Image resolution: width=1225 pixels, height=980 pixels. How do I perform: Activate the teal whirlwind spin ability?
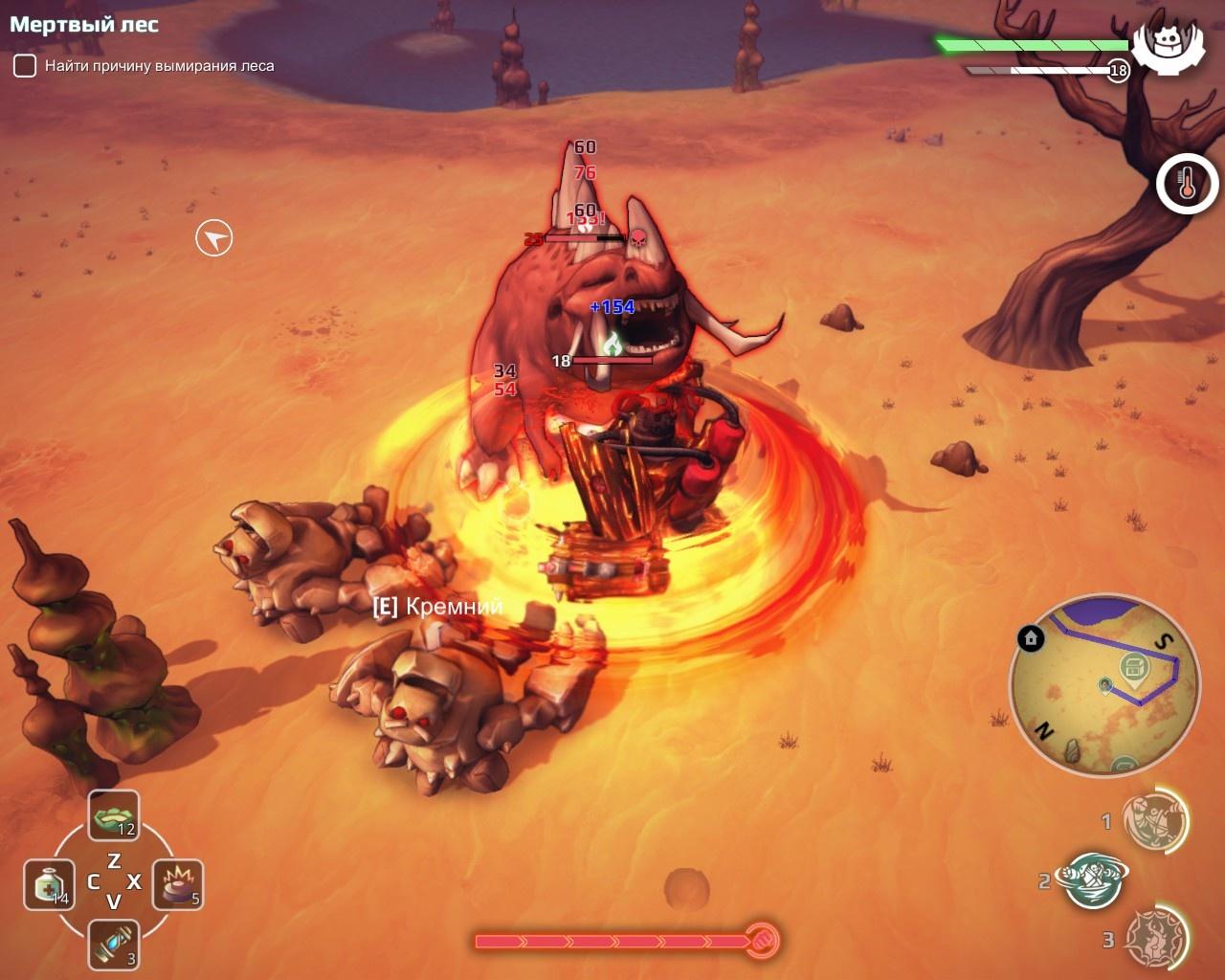click(x=1092, y=880)
